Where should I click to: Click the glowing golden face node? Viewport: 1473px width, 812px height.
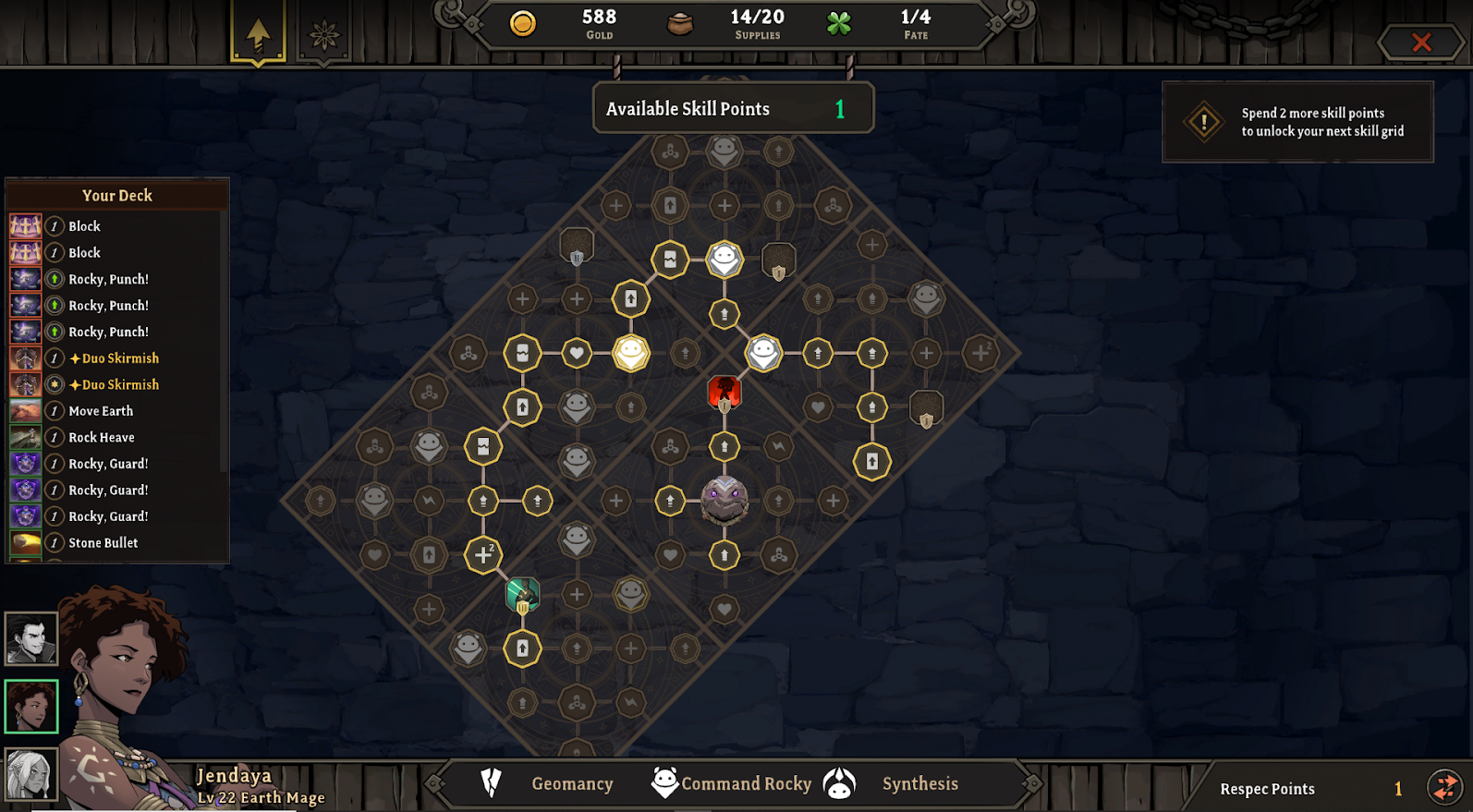631,353
